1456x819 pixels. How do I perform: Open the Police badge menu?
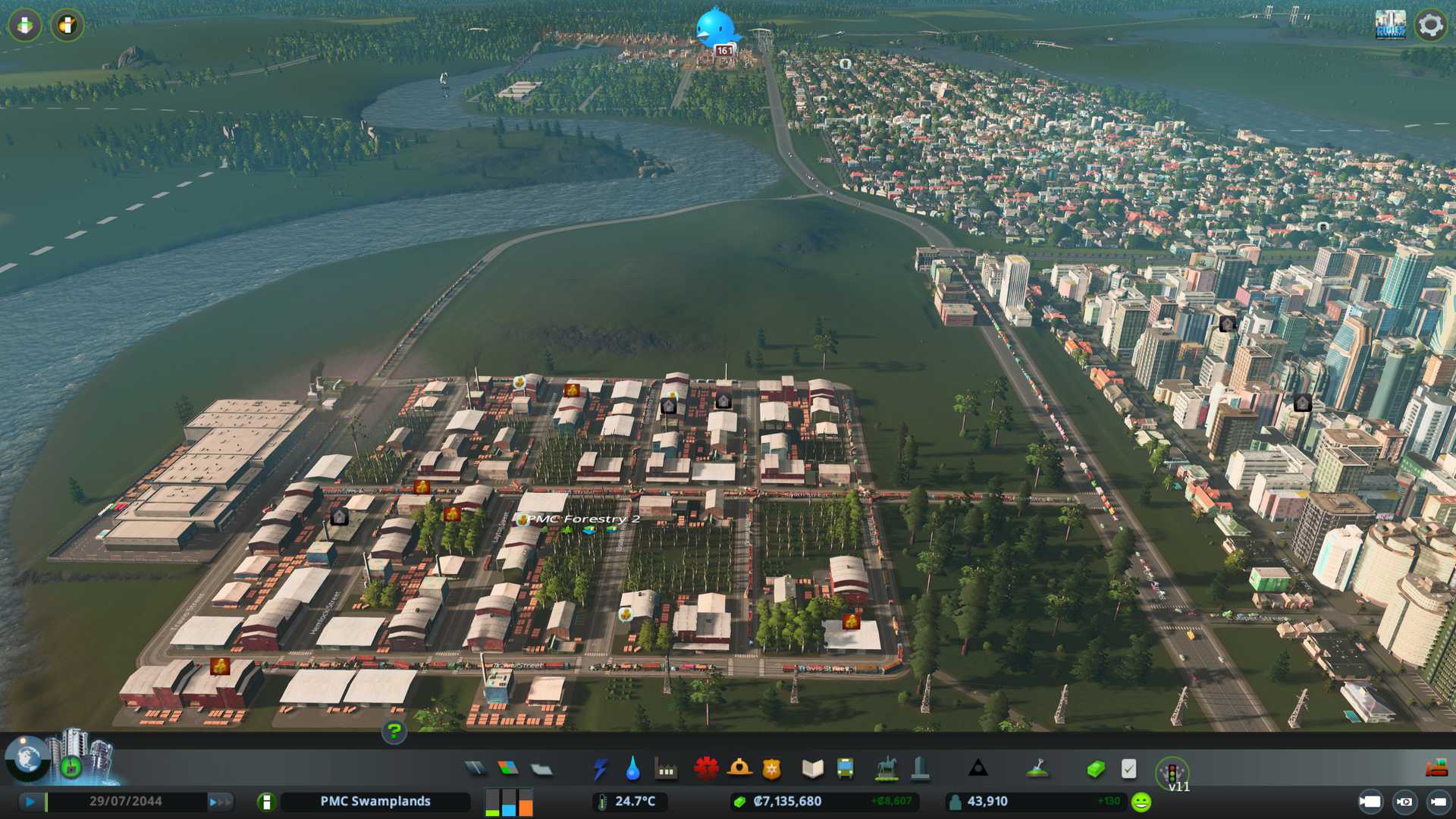pos(771,769)
